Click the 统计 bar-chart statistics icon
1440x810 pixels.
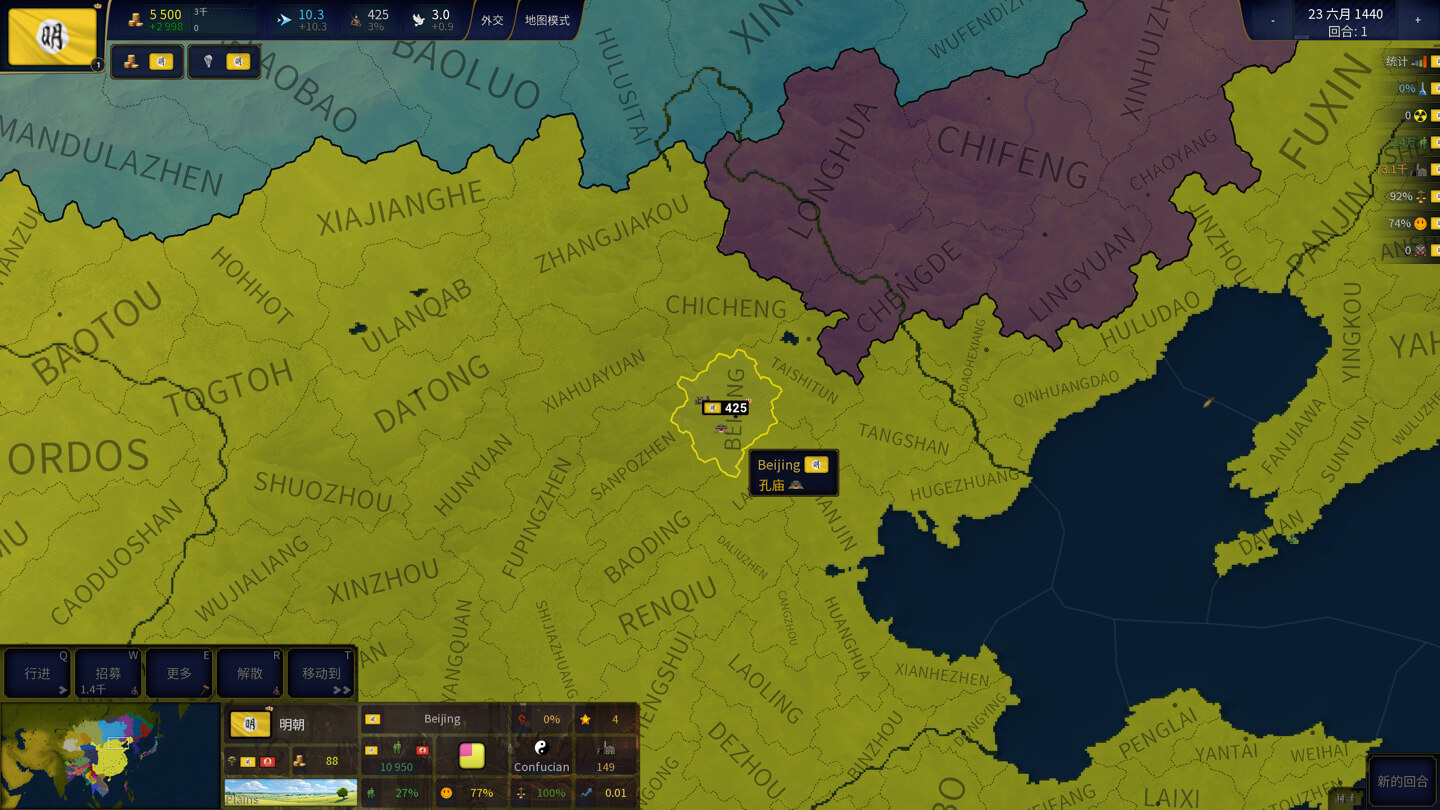pos(1420,62)
